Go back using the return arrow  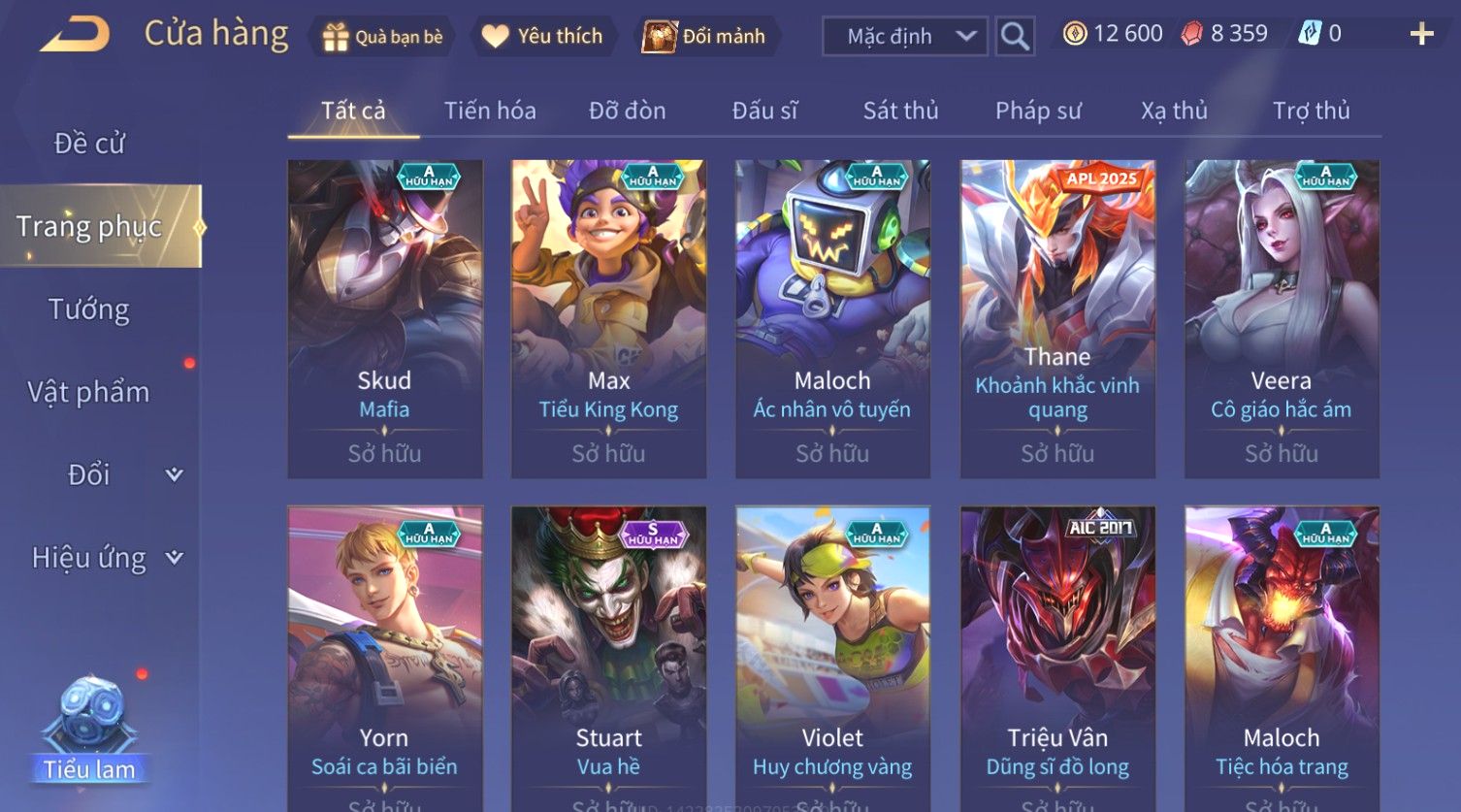click(74, 35)
